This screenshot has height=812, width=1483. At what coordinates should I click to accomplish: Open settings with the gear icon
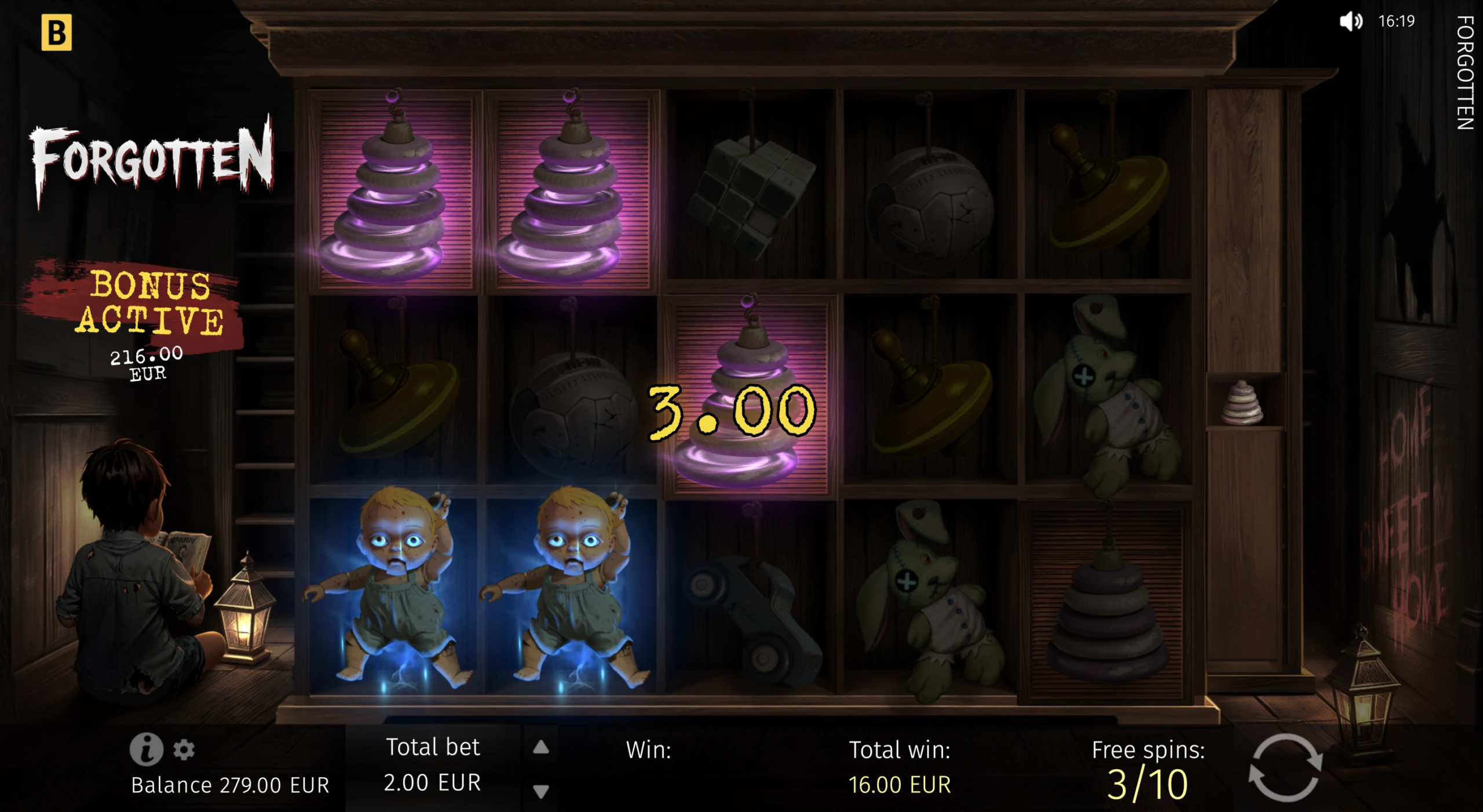click(184, 749)
